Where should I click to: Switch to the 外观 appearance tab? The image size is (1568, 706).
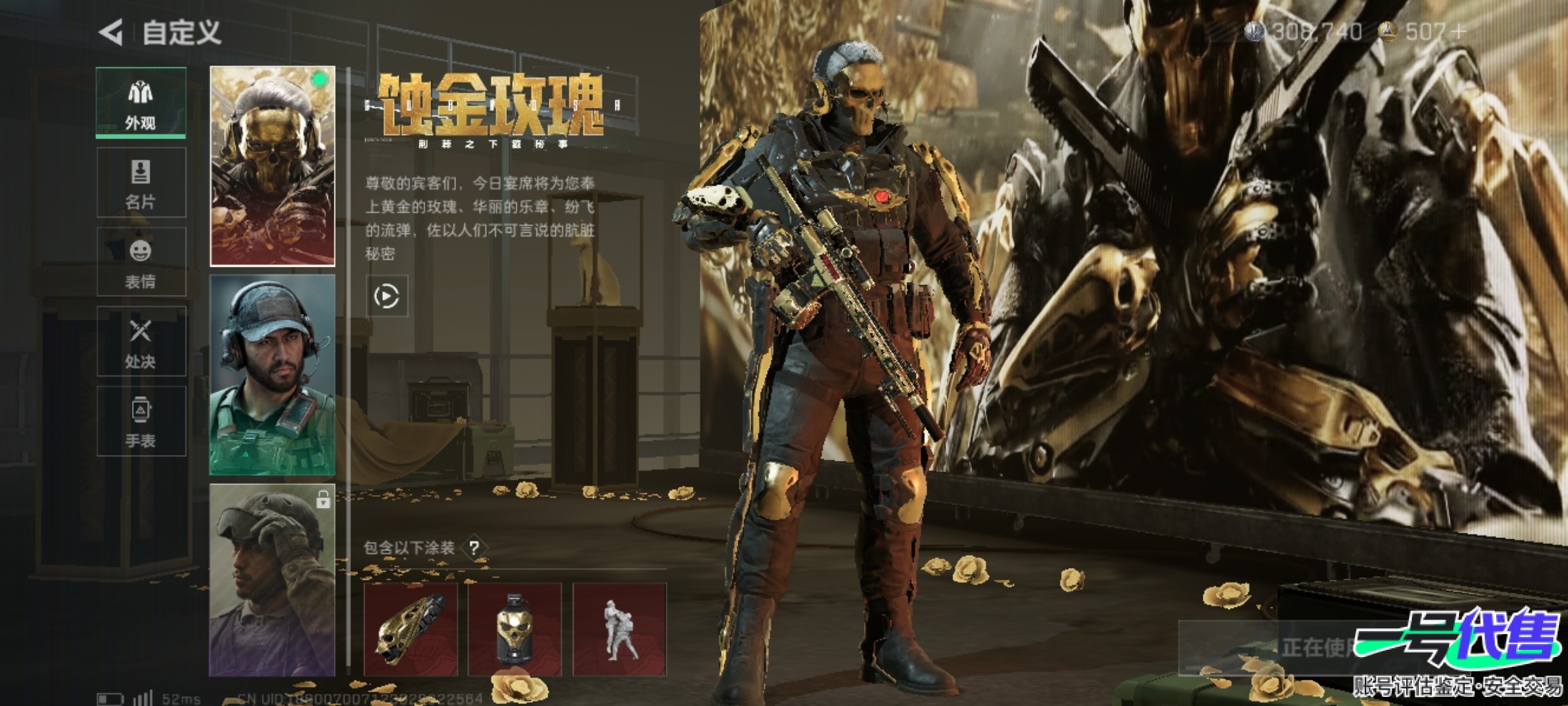[x=141, y=103]
